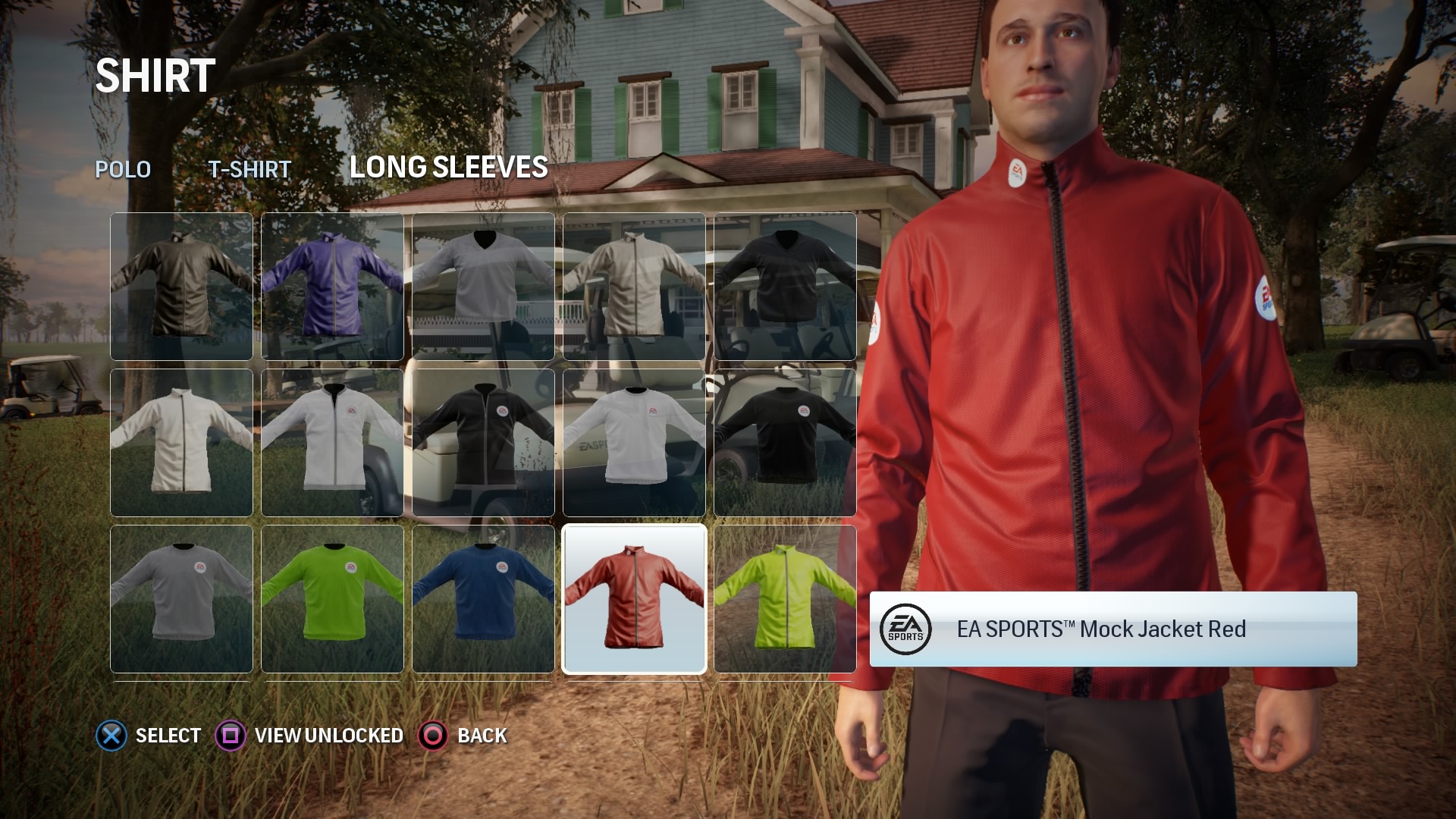Select the gray long sleeve shirt
Image resolution: width=1456 pixels, height=819 pixels.
point(181,599)
